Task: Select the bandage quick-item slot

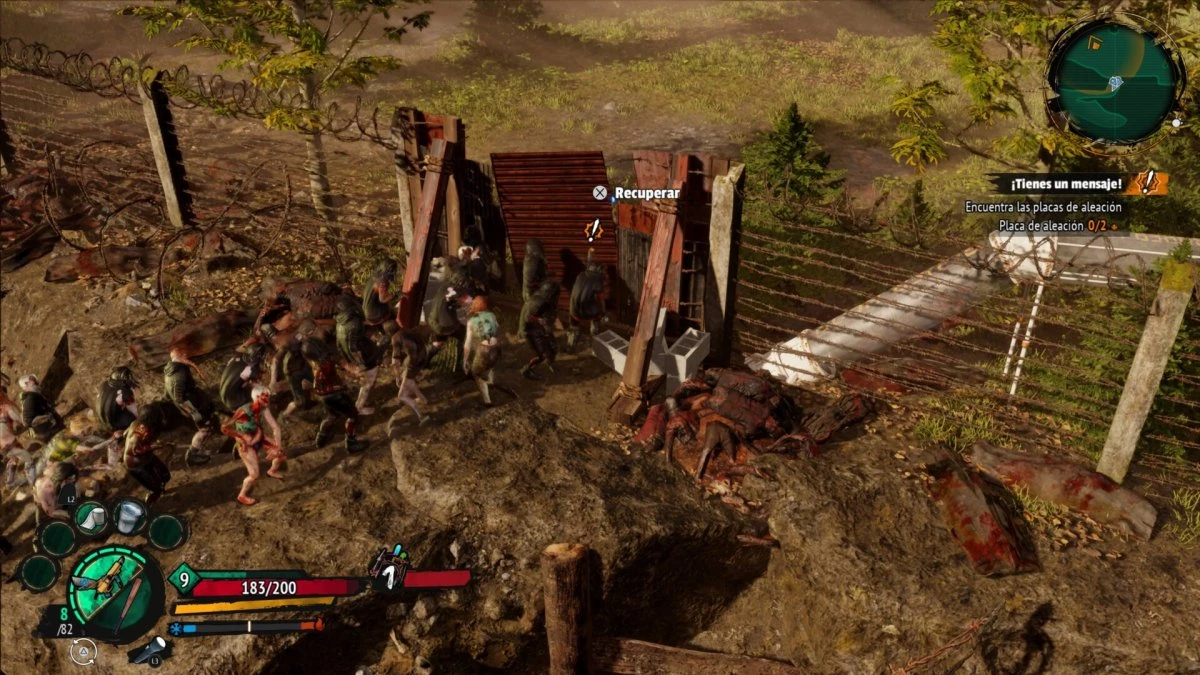Action: click(92, 517)
